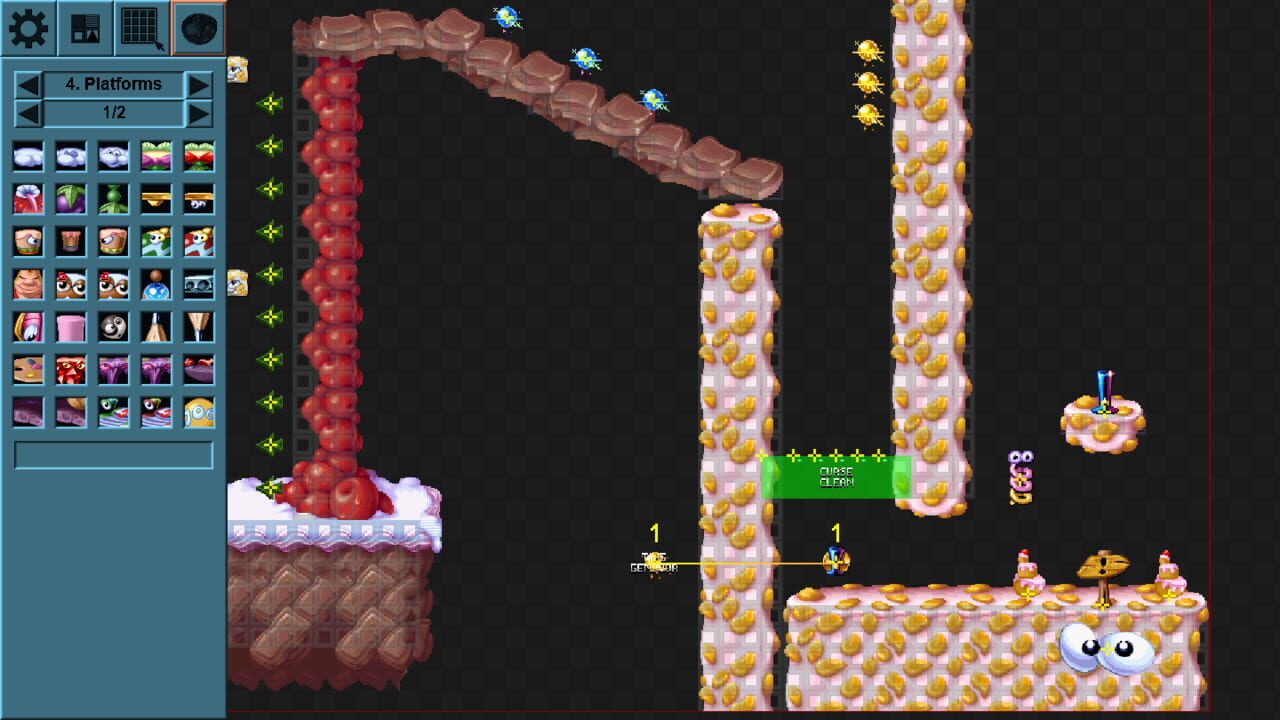1280x720 pixels.
Task: Click the "1/2" page indicator
Action: point(113,113)
